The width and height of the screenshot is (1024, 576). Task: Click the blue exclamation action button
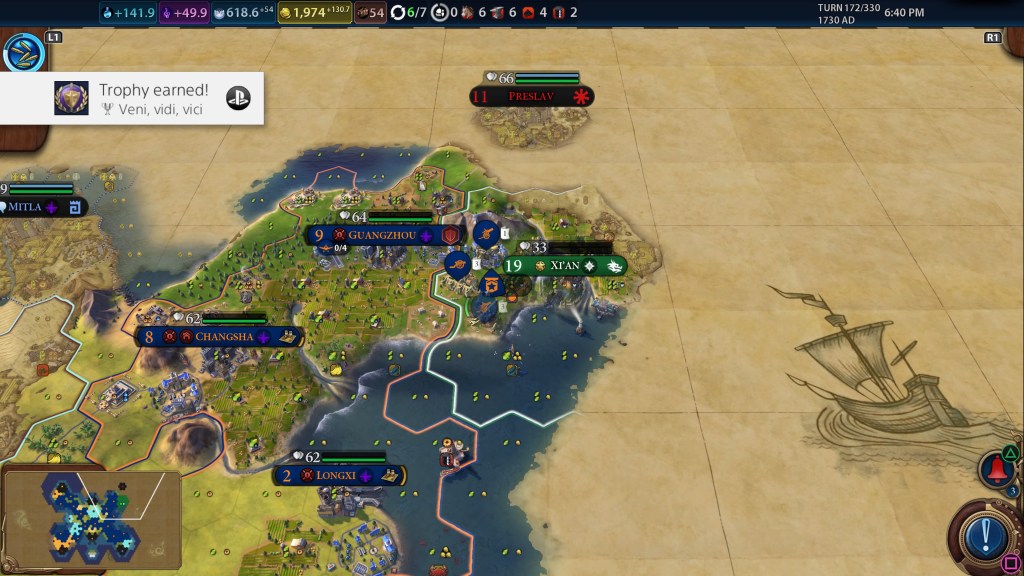coord(985,533)
